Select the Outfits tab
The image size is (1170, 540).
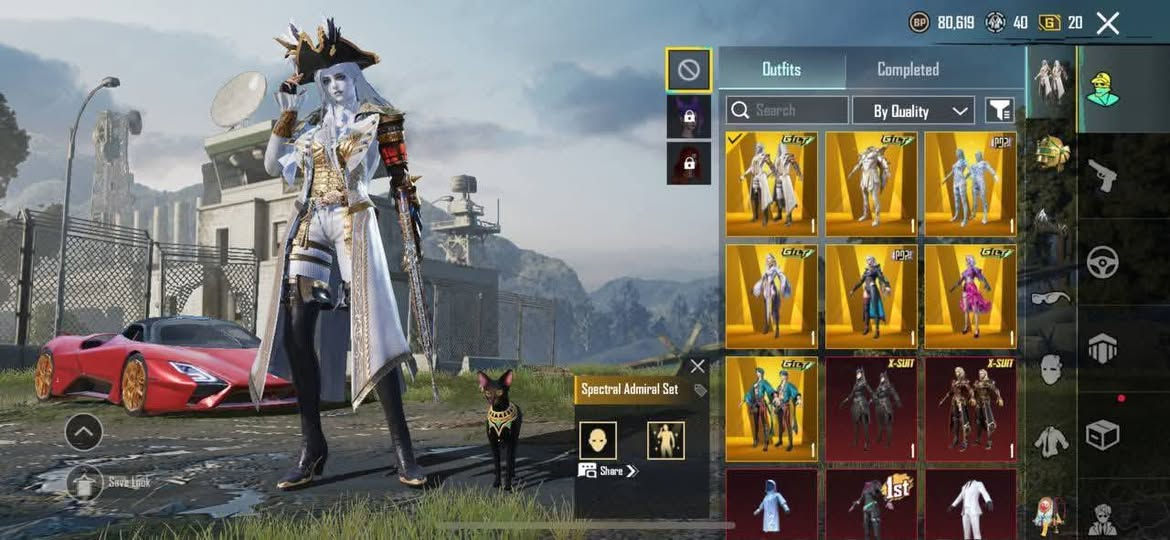coord(781,69)
